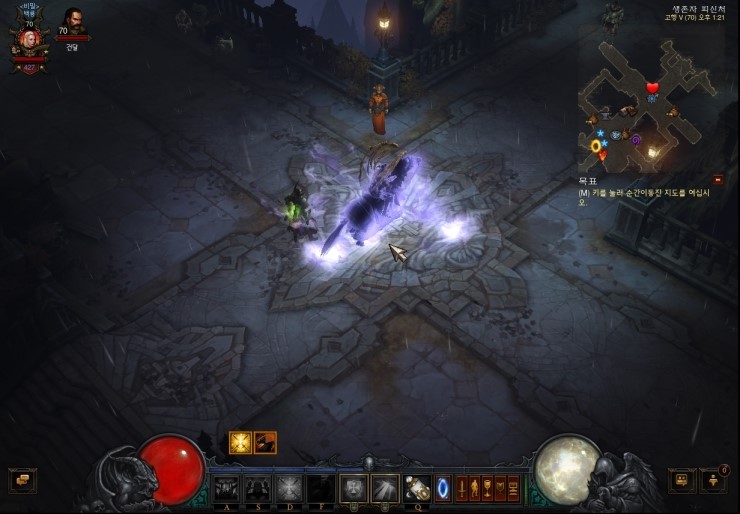Click the dark orange buff icon
This screenshot has height=514, width=740.
point(265,443)
